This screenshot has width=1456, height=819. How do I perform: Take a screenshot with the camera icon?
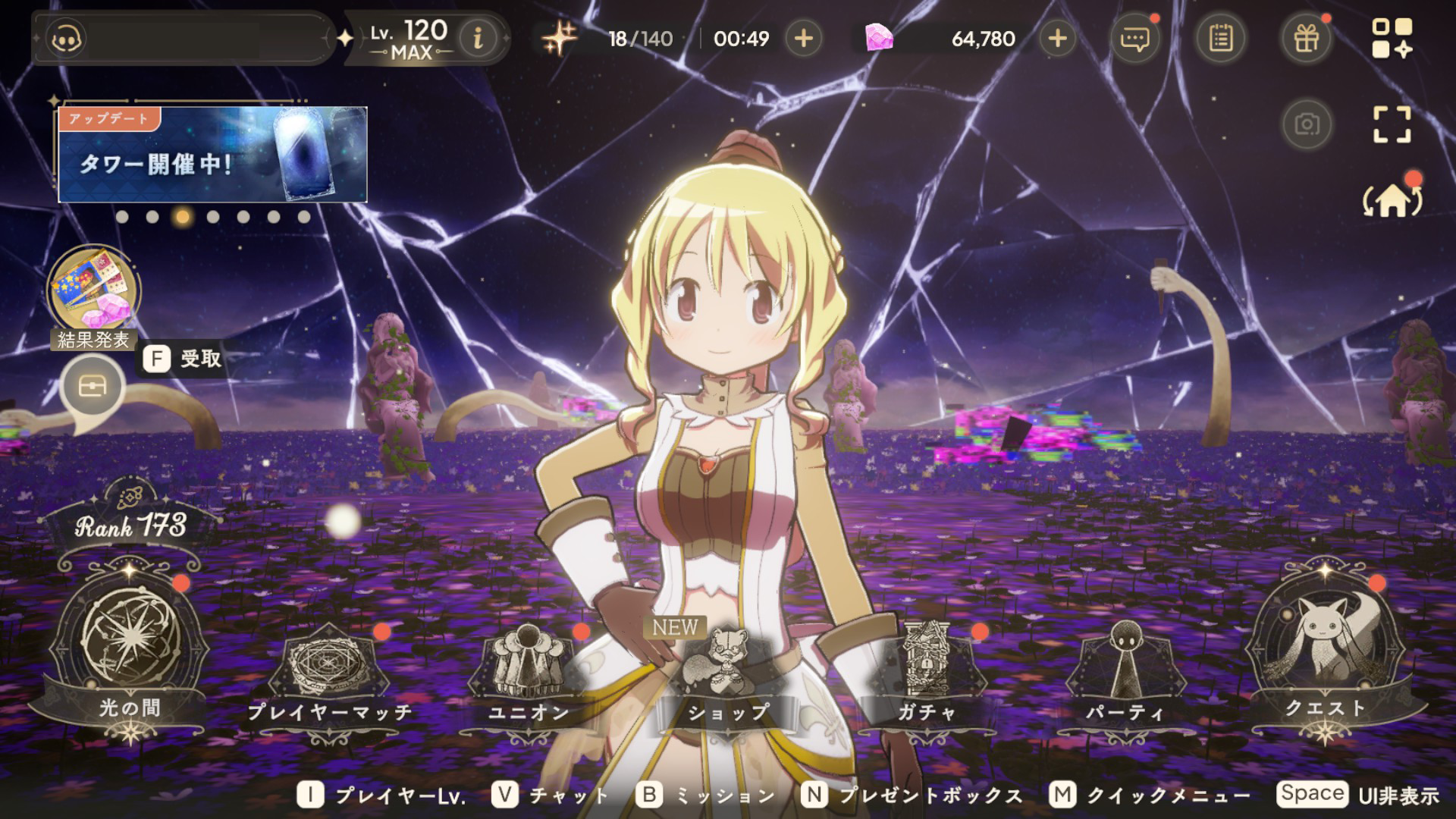pyautogui.click(x=1307, y=124)
